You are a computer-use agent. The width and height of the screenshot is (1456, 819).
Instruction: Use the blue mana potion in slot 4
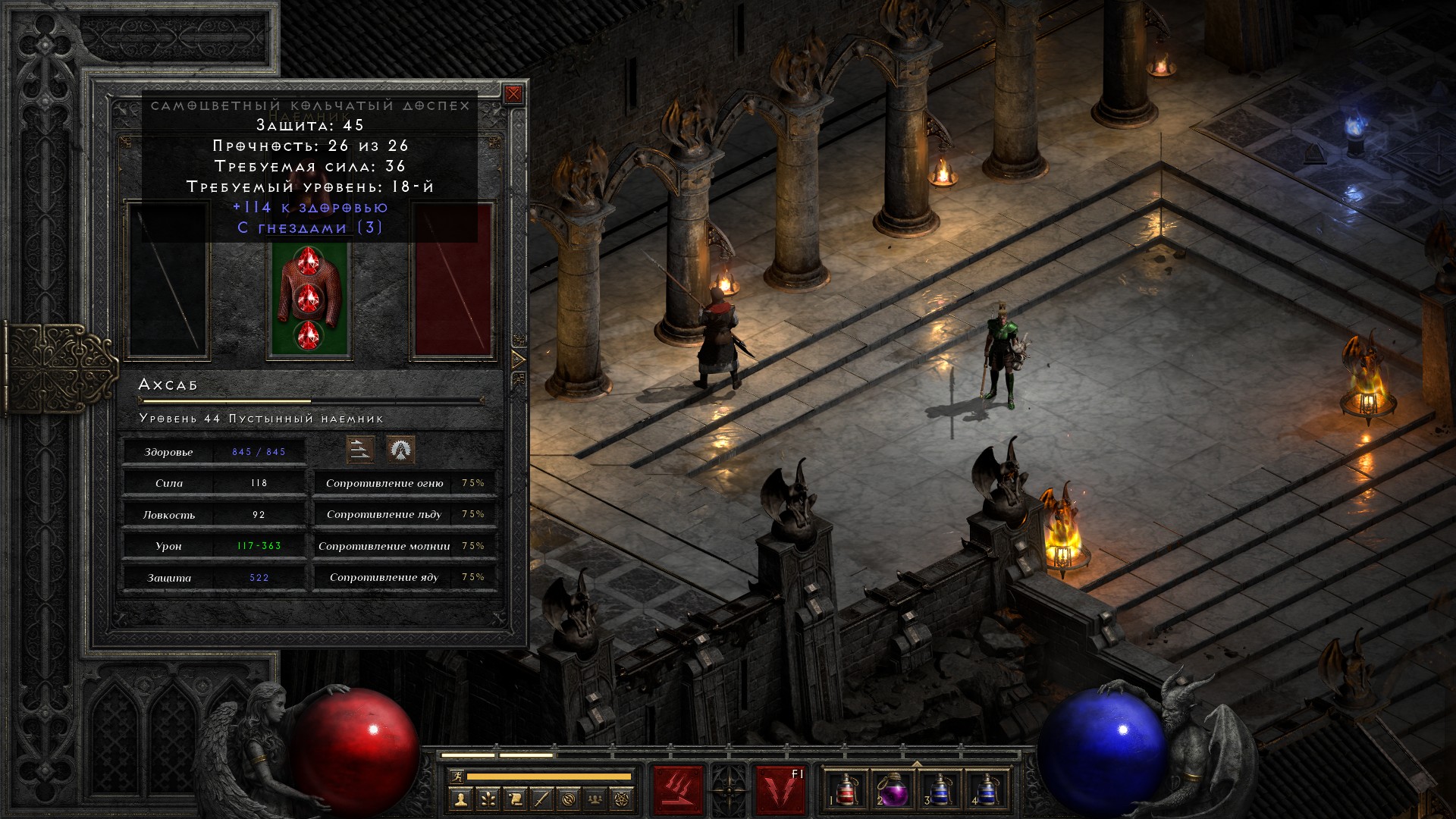point(987,789)
